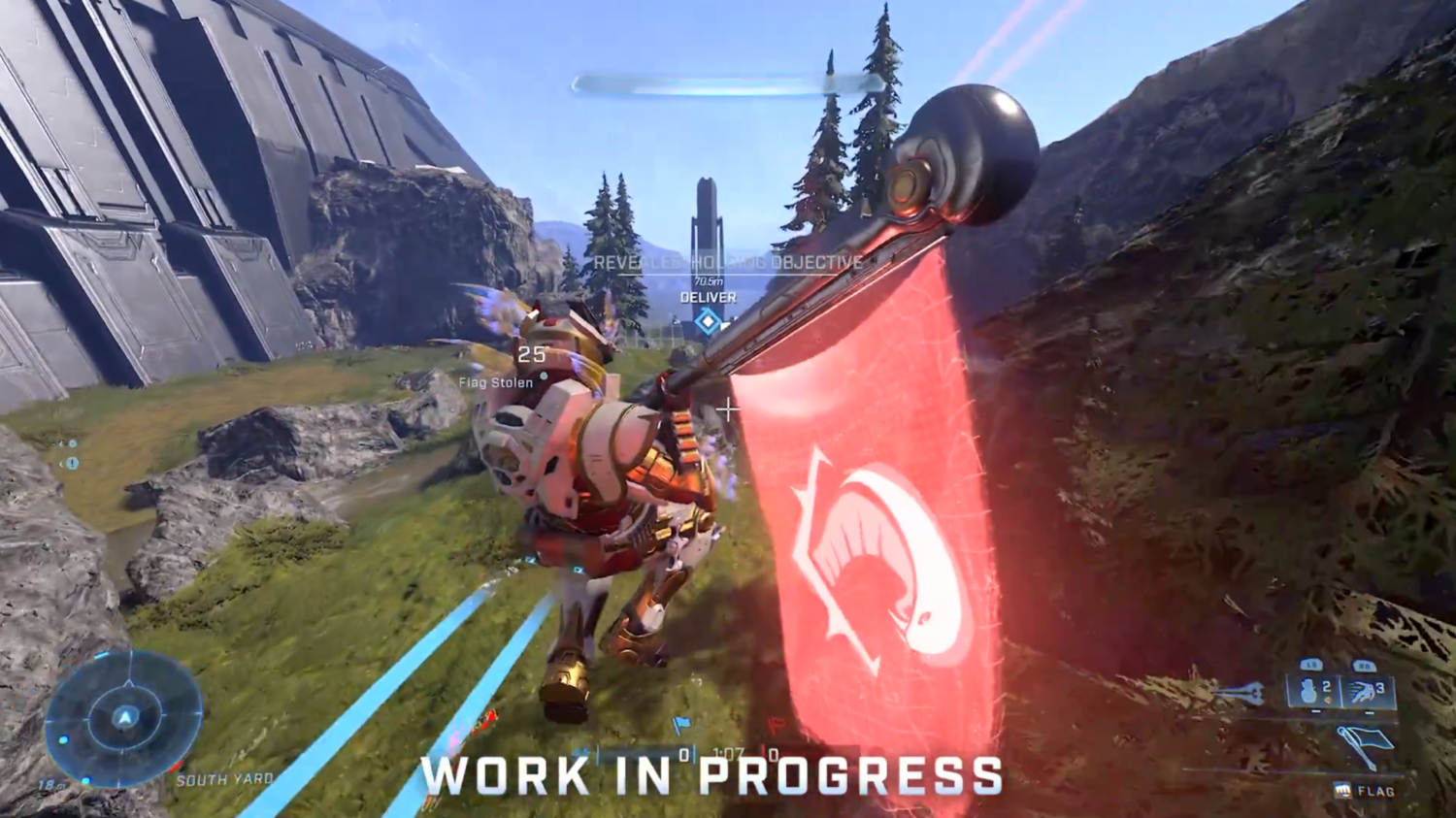Click the LB button prompt above the grenades
The image size is (1456, 818).
pyautogui.click(x=1312, y=665)
